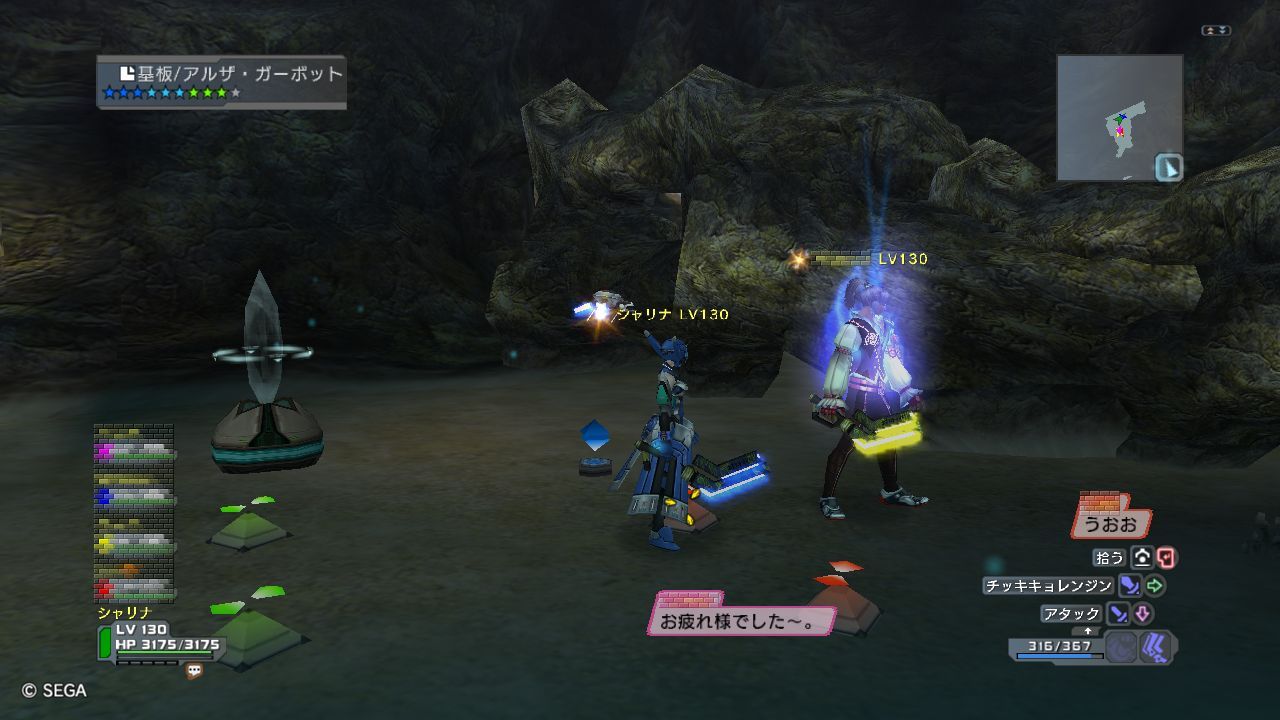The image size is (1280, 720).
Task: Select the red party member entry
Action: point(134,587)
